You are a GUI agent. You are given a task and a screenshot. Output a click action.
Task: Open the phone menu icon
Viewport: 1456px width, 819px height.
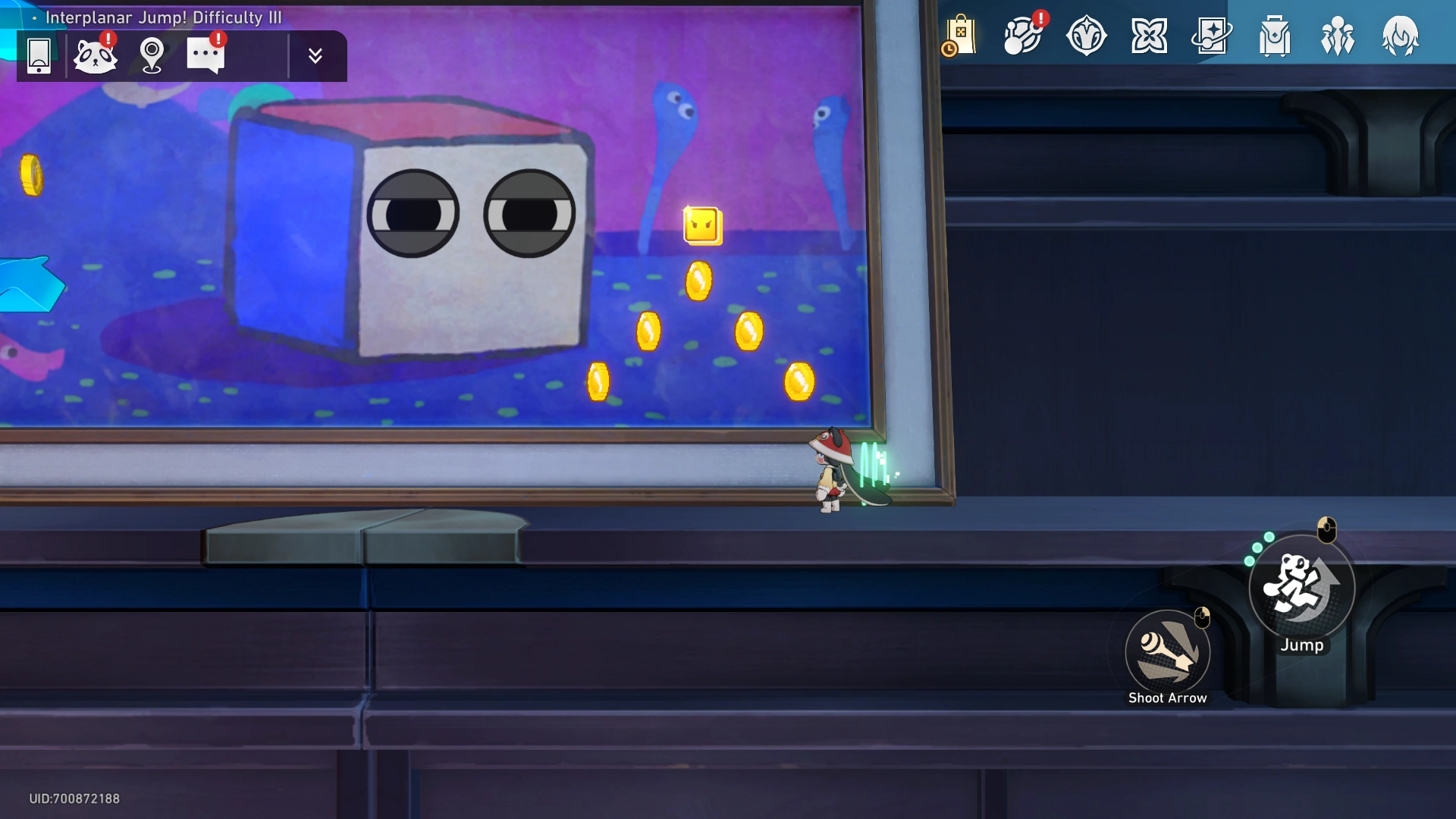39,55
